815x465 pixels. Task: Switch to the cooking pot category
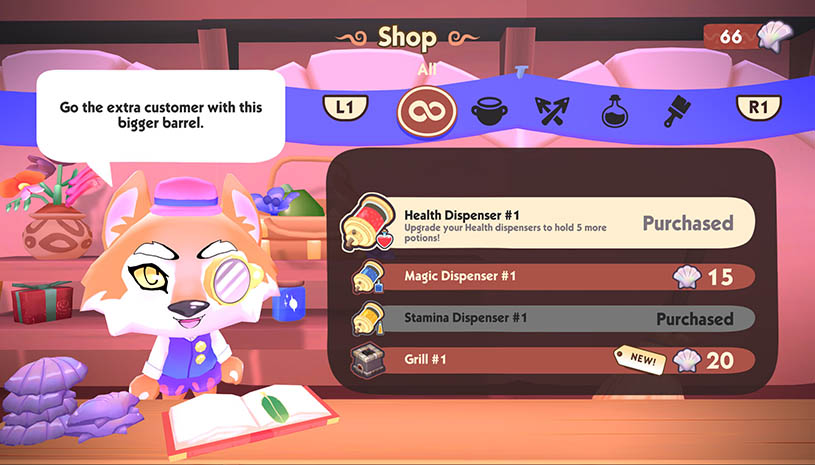(490, 110)
